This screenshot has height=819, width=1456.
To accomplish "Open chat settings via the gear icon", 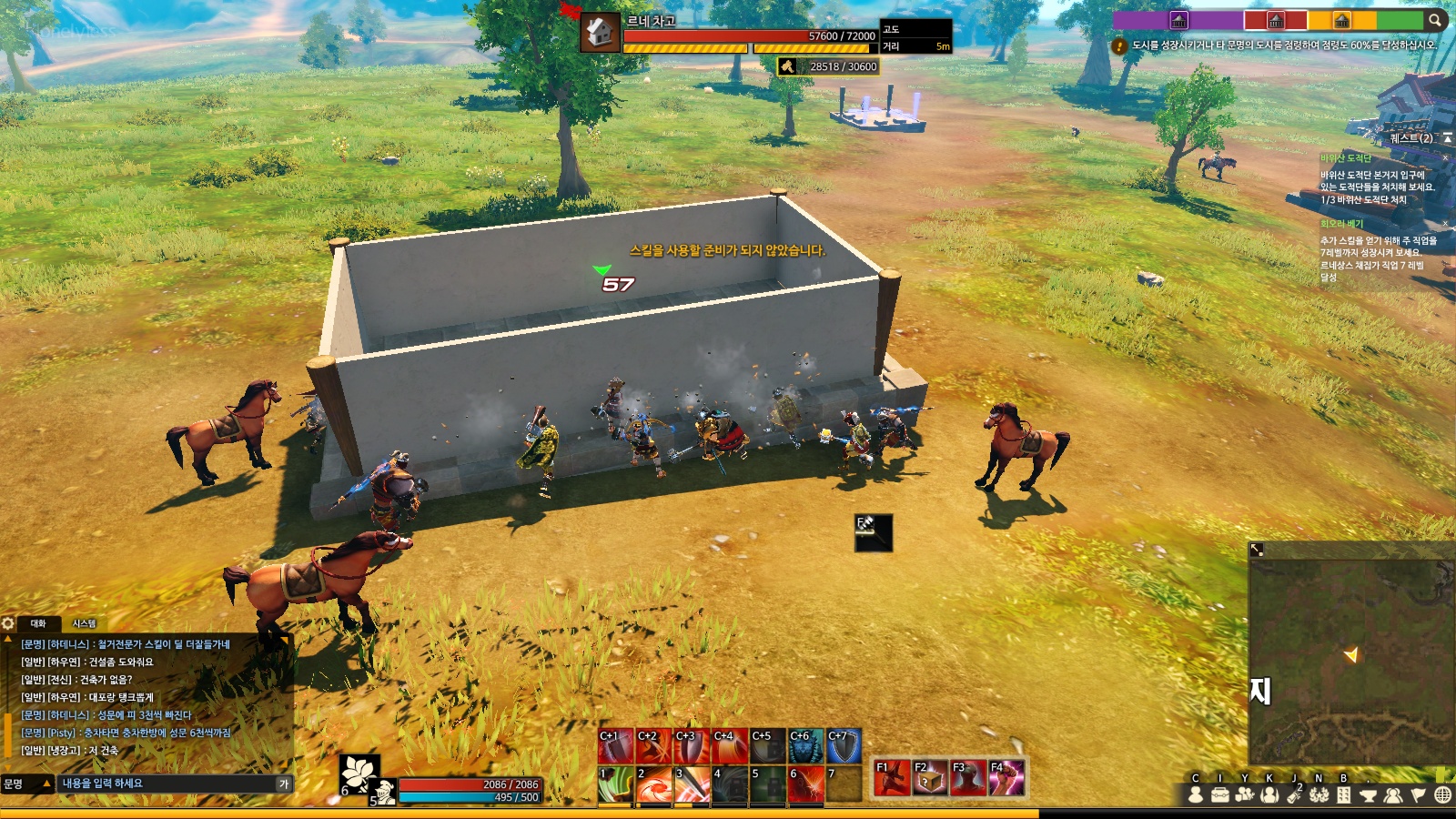I will click(x=8, y=623).
